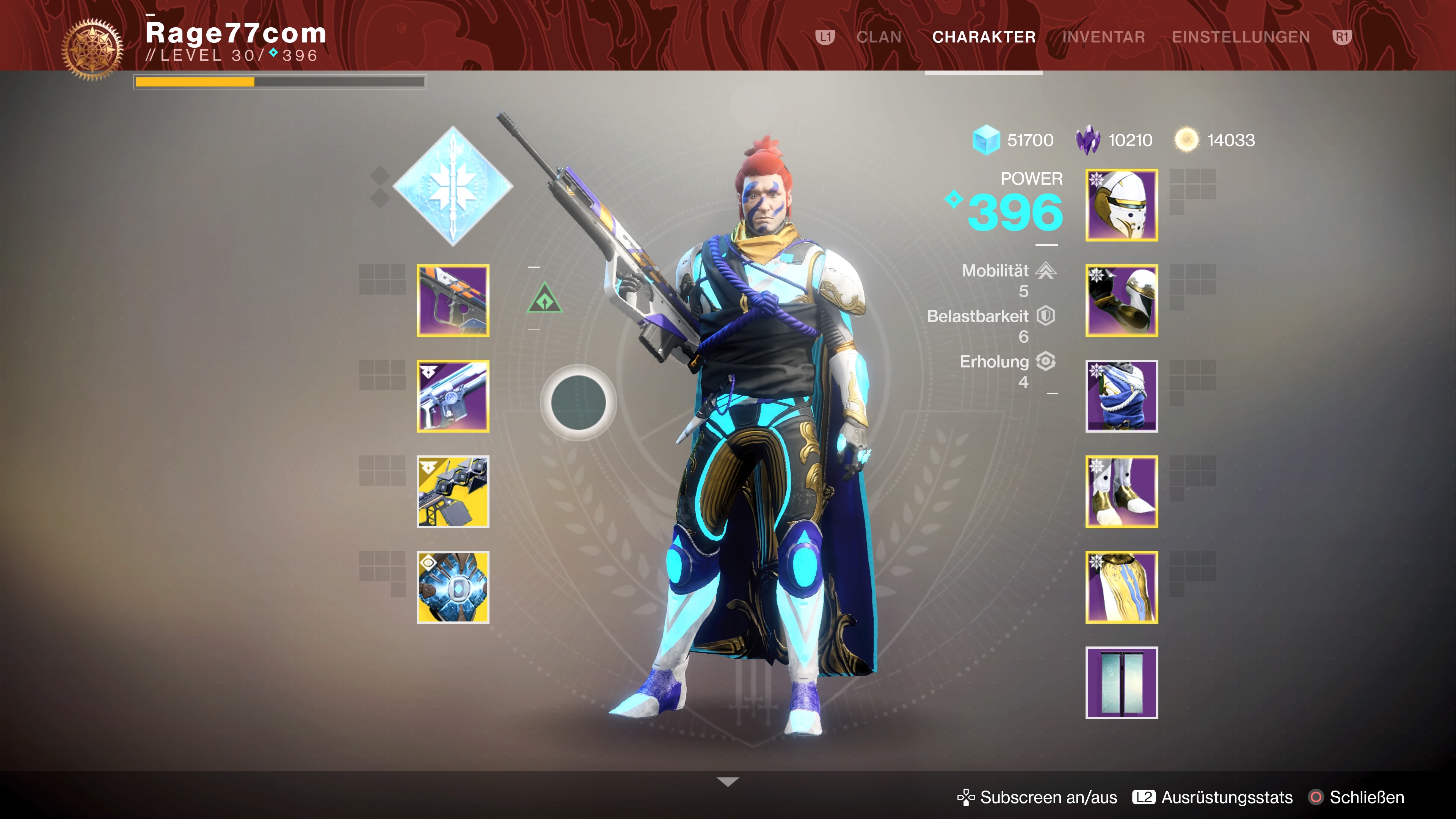Click the player emblem next to Rage77com
1456x819 pixels.
pyautogui.click(x=92, y=49)
